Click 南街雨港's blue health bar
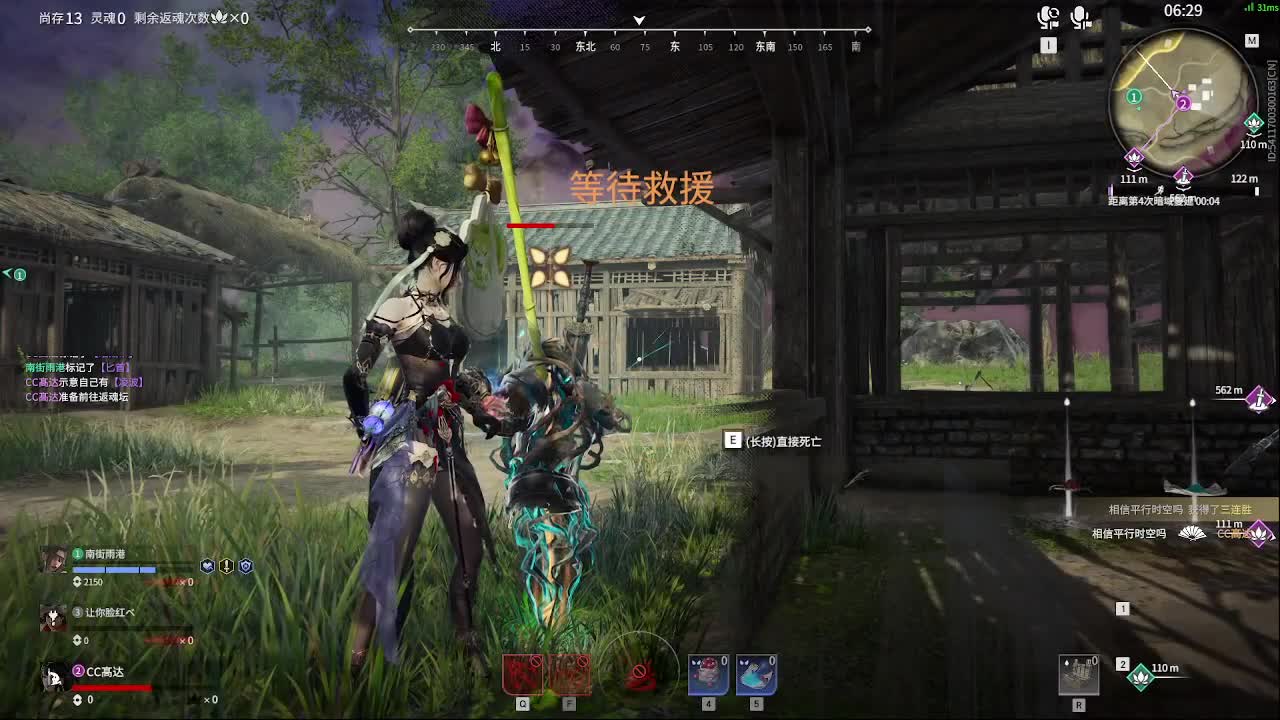This screenshot has width=1280, height=720. (115, 570)
